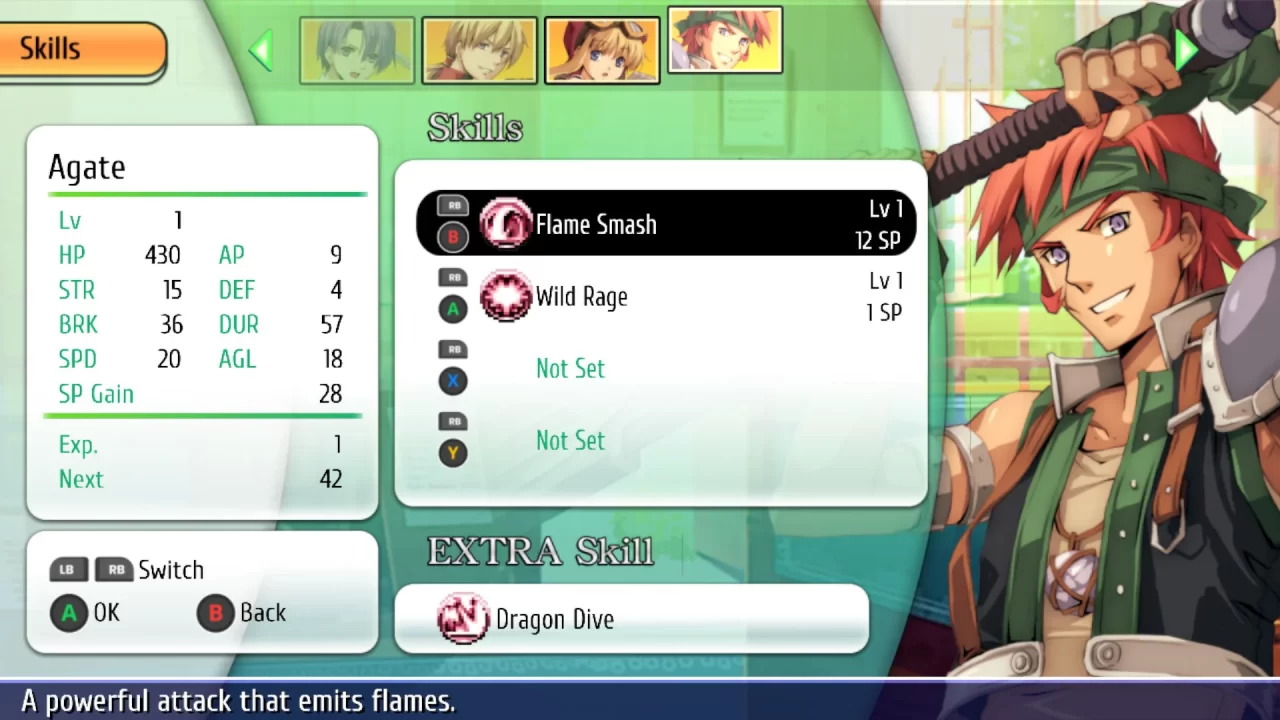
Task: Select the goggled girl character portrait
Action: coord(602,49)
